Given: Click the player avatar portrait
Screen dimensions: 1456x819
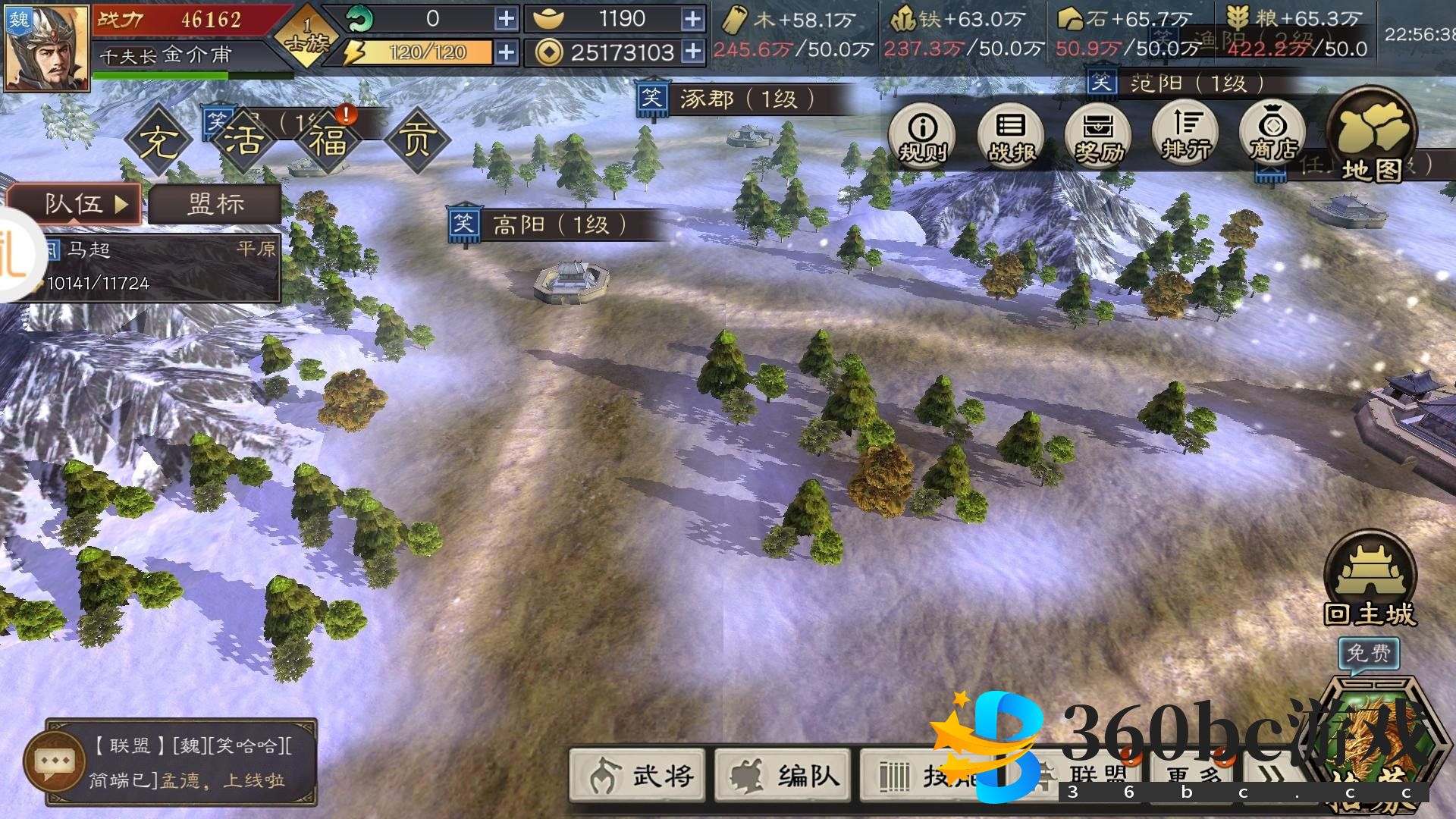Looking at the screenshot, I should click(x=47, y=47).
